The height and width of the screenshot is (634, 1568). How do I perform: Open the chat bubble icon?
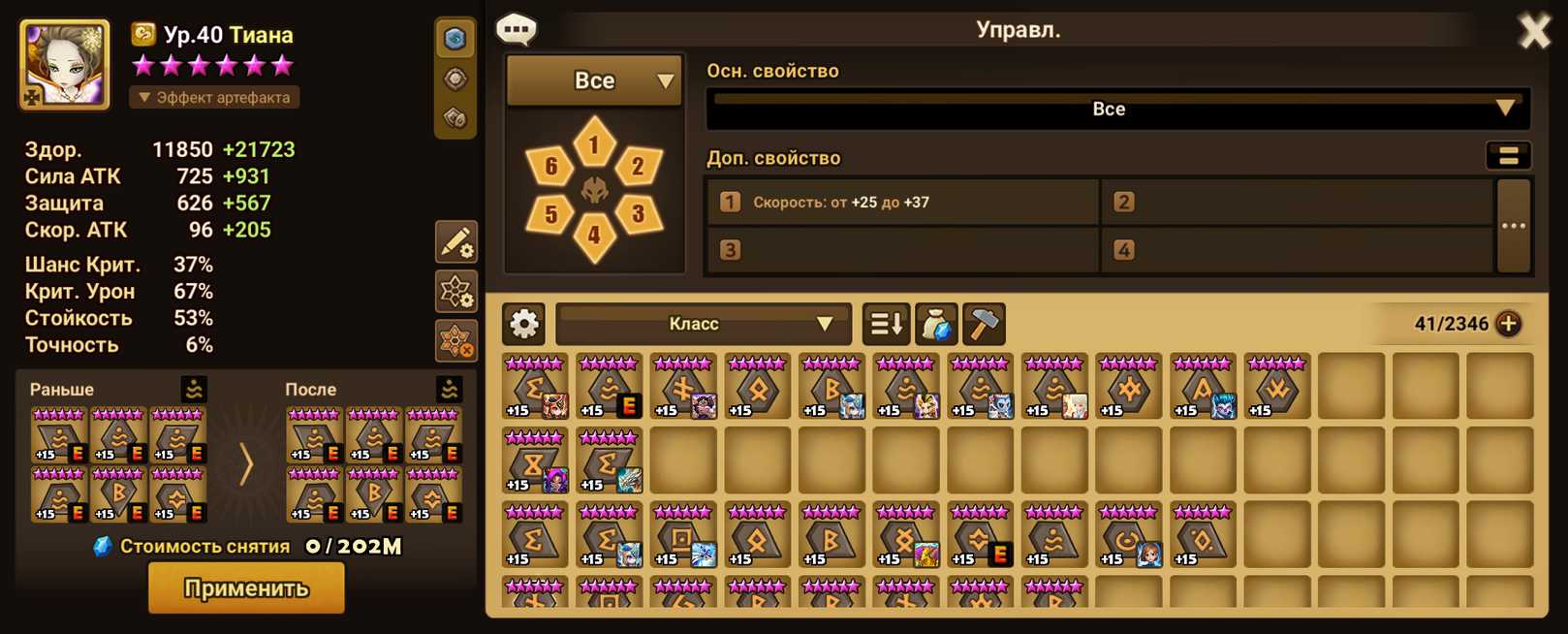tap(517, 30)
